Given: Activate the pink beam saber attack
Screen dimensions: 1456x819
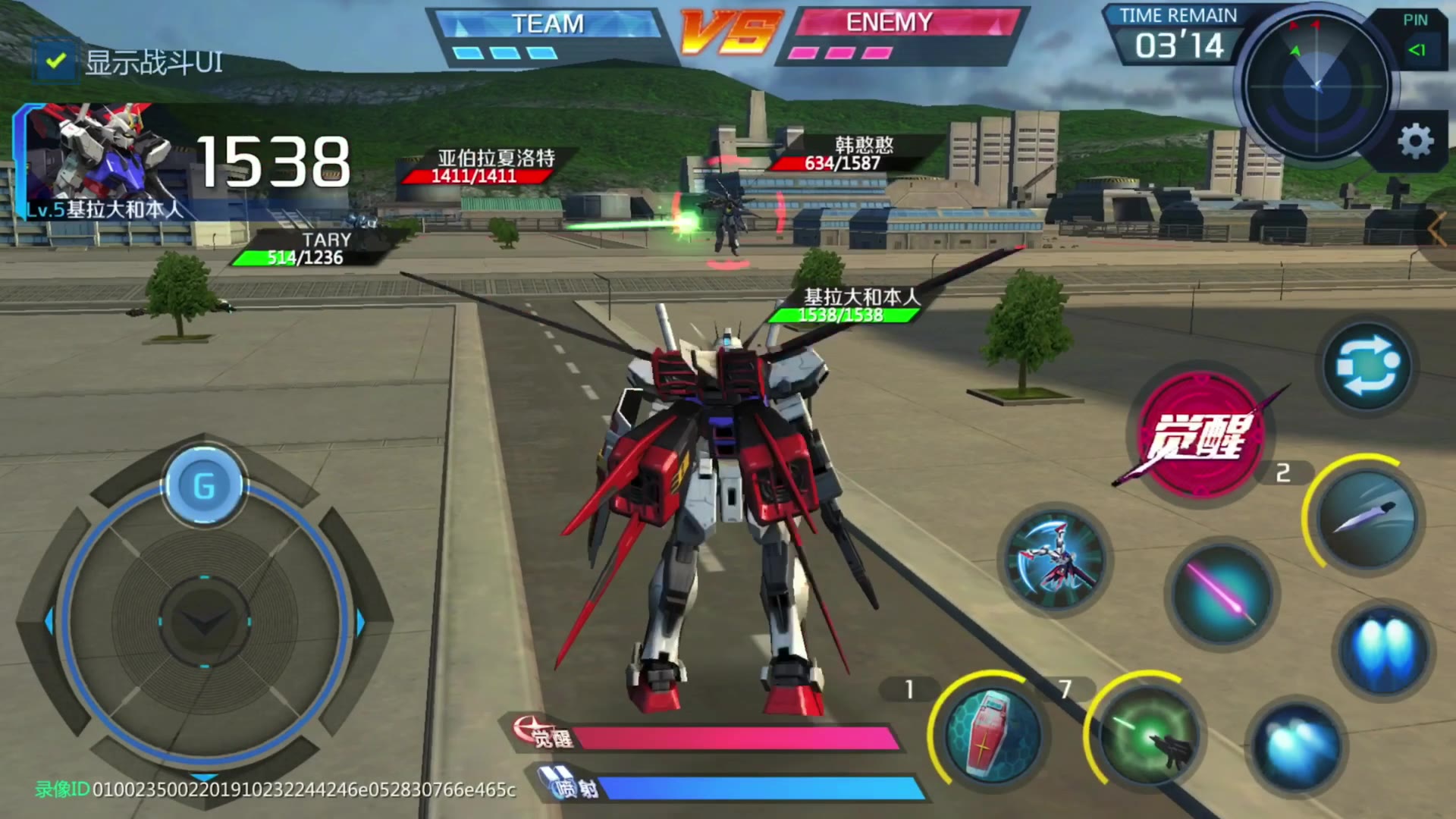Looking at the screenshot, I should [x=1221, y=594].
